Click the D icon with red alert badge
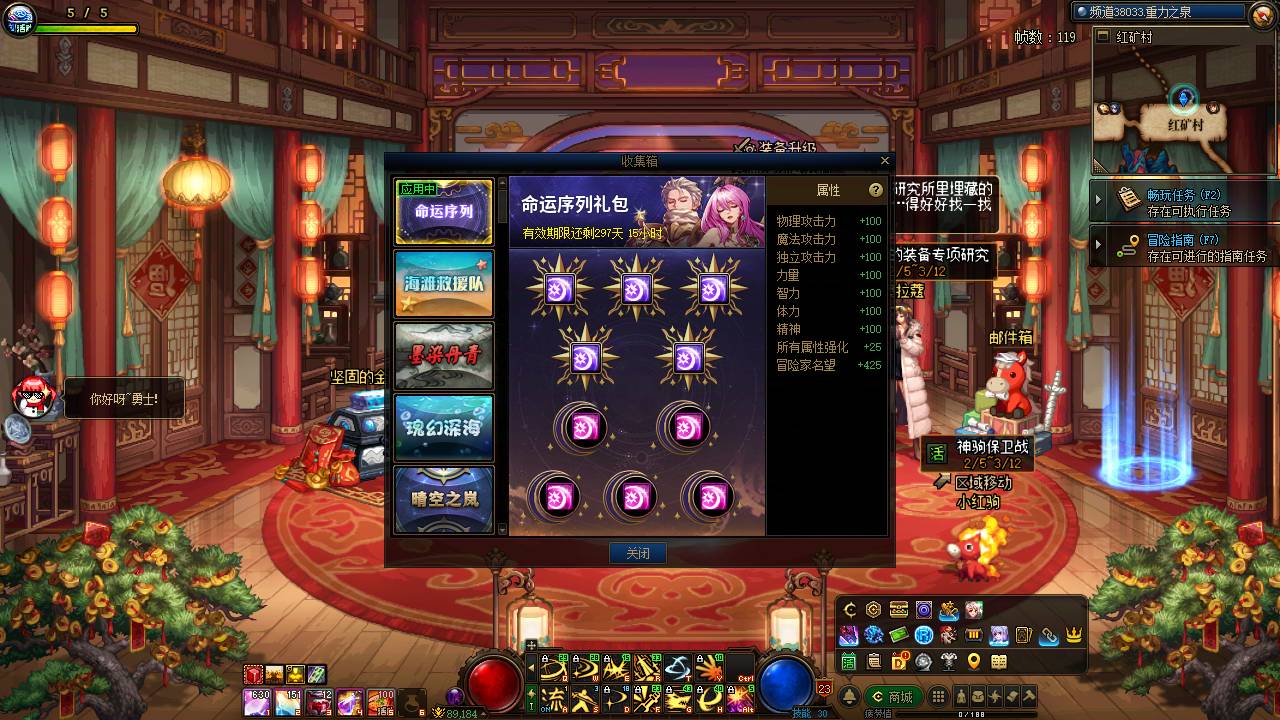The height and width of the screenshot is (720, 1280). (x=900, y=661)
